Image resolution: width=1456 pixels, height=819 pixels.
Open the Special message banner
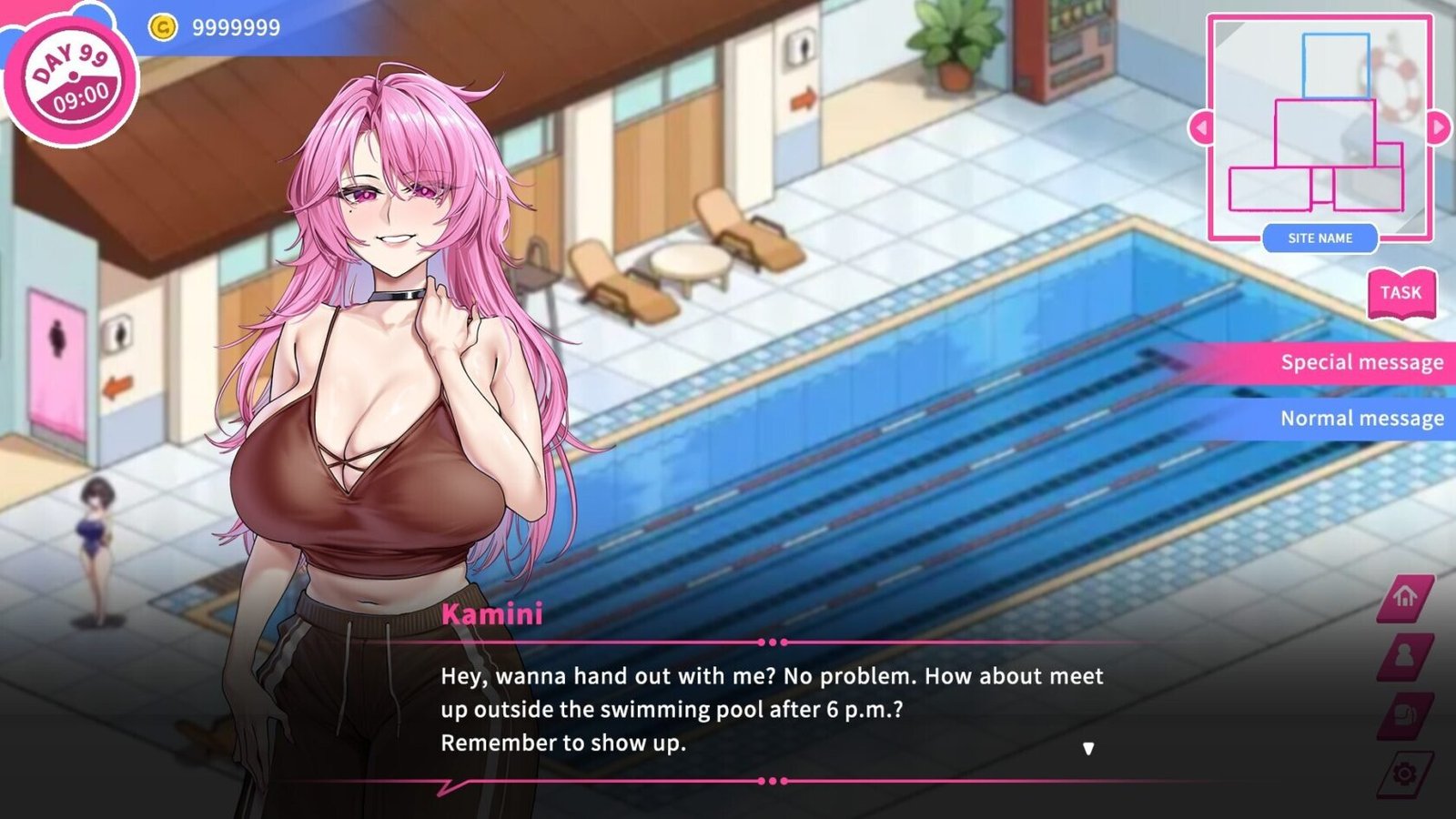point(1361,362)
